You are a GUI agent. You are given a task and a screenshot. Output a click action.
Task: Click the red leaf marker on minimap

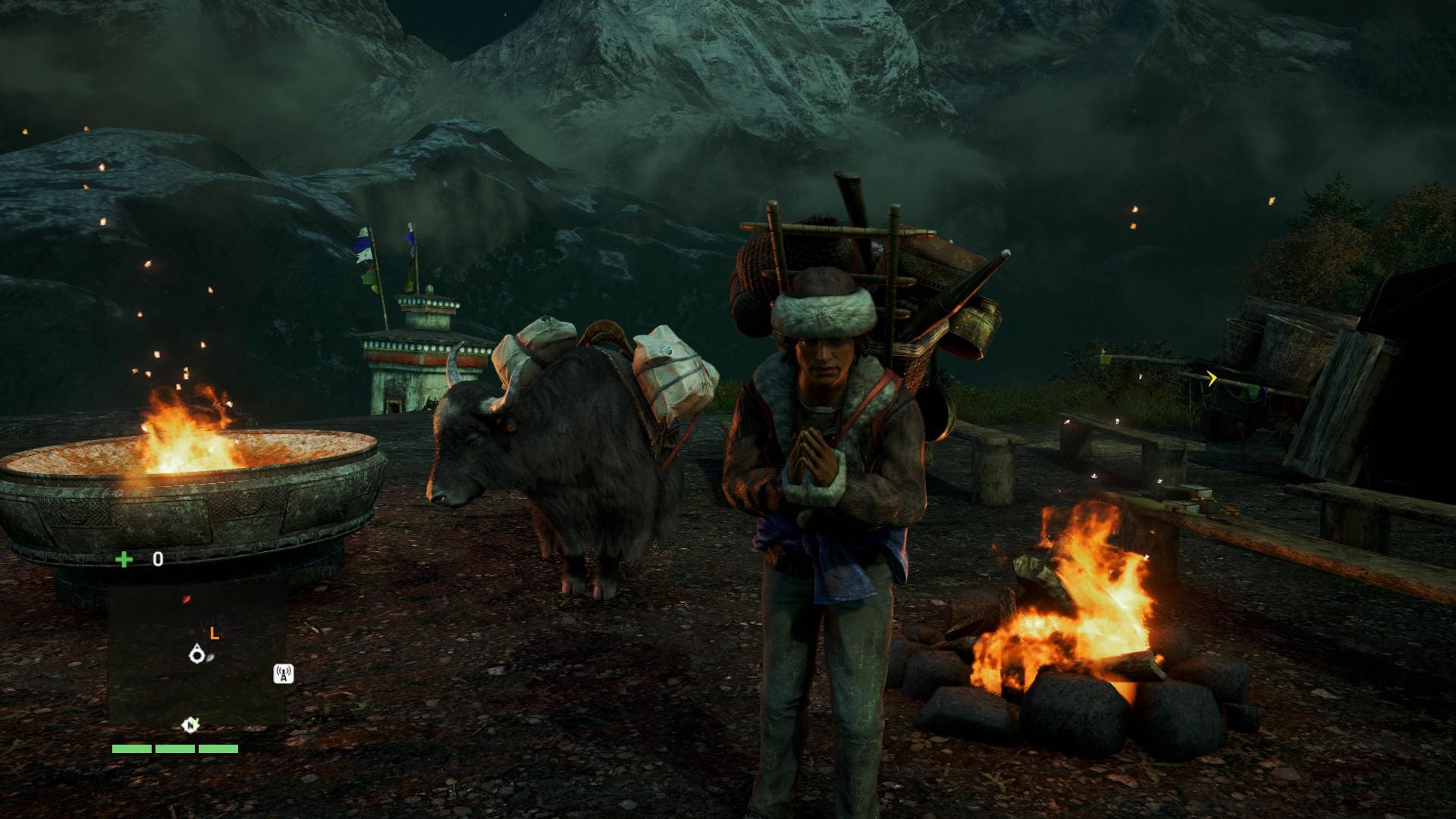click(x=187, y=599)
